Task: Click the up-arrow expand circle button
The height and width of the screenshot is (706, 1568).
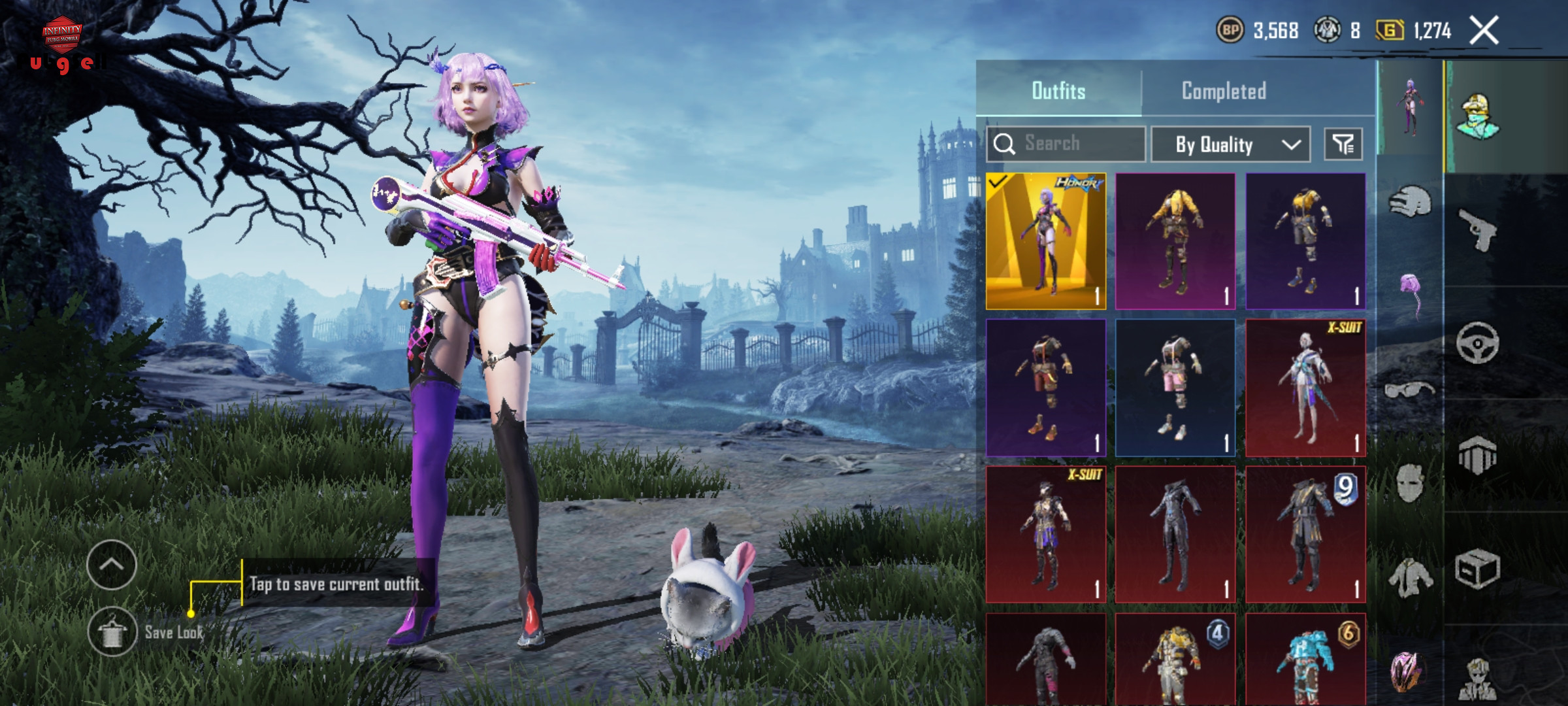Action: coord(112,565)
